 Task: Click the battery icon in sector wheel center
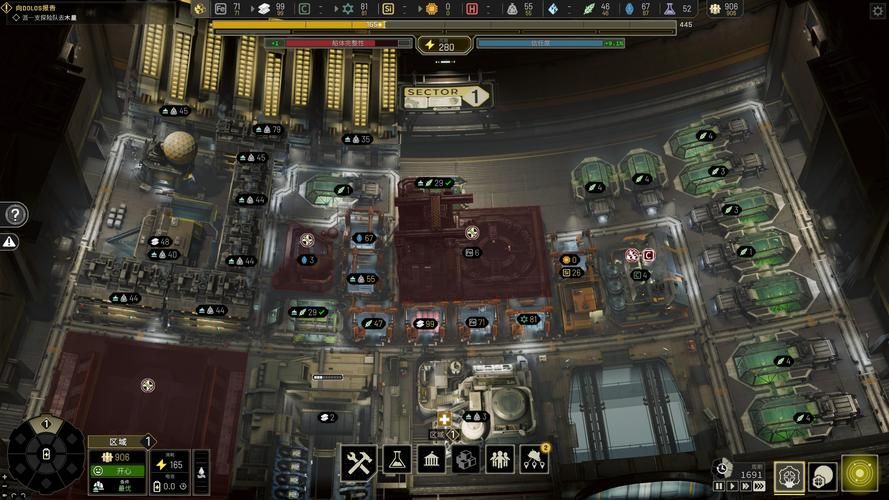pyautogui.click(x=46, y=455)
